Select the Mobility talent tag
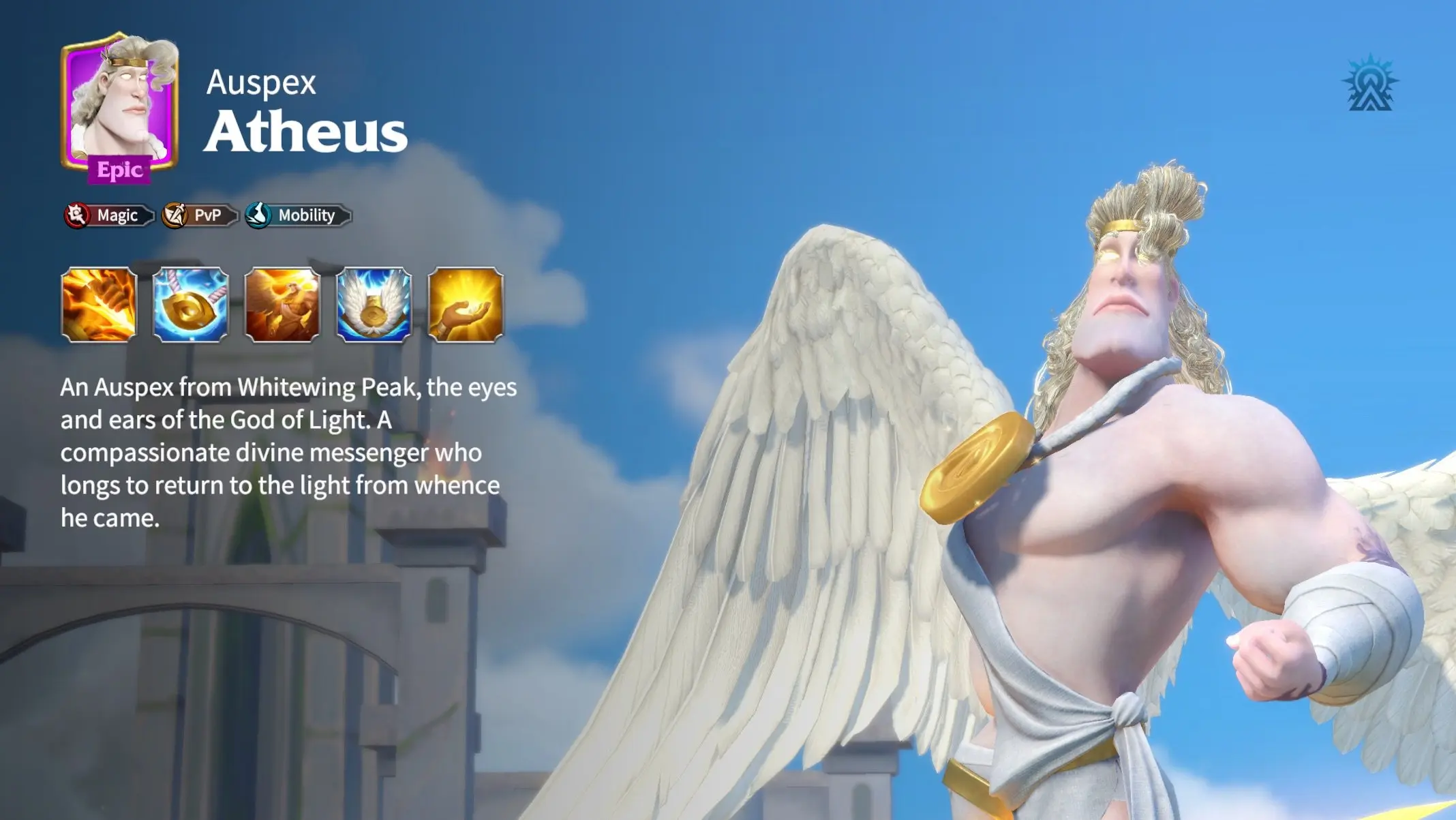This screenshot has height=820, width=1456. coord(299,215)
